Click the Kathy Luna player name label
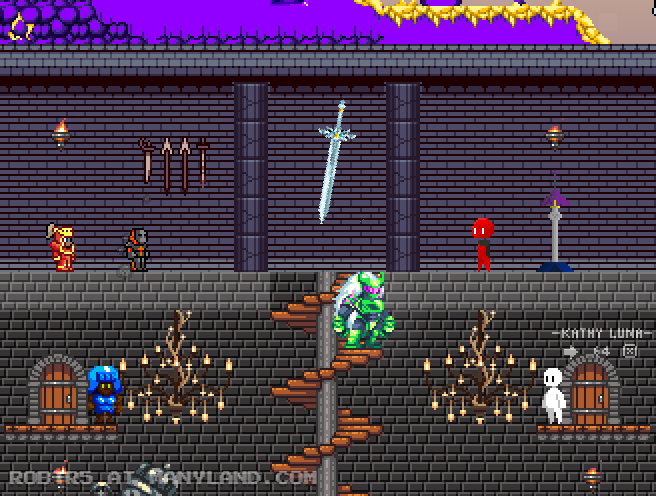 click(602, 332)
